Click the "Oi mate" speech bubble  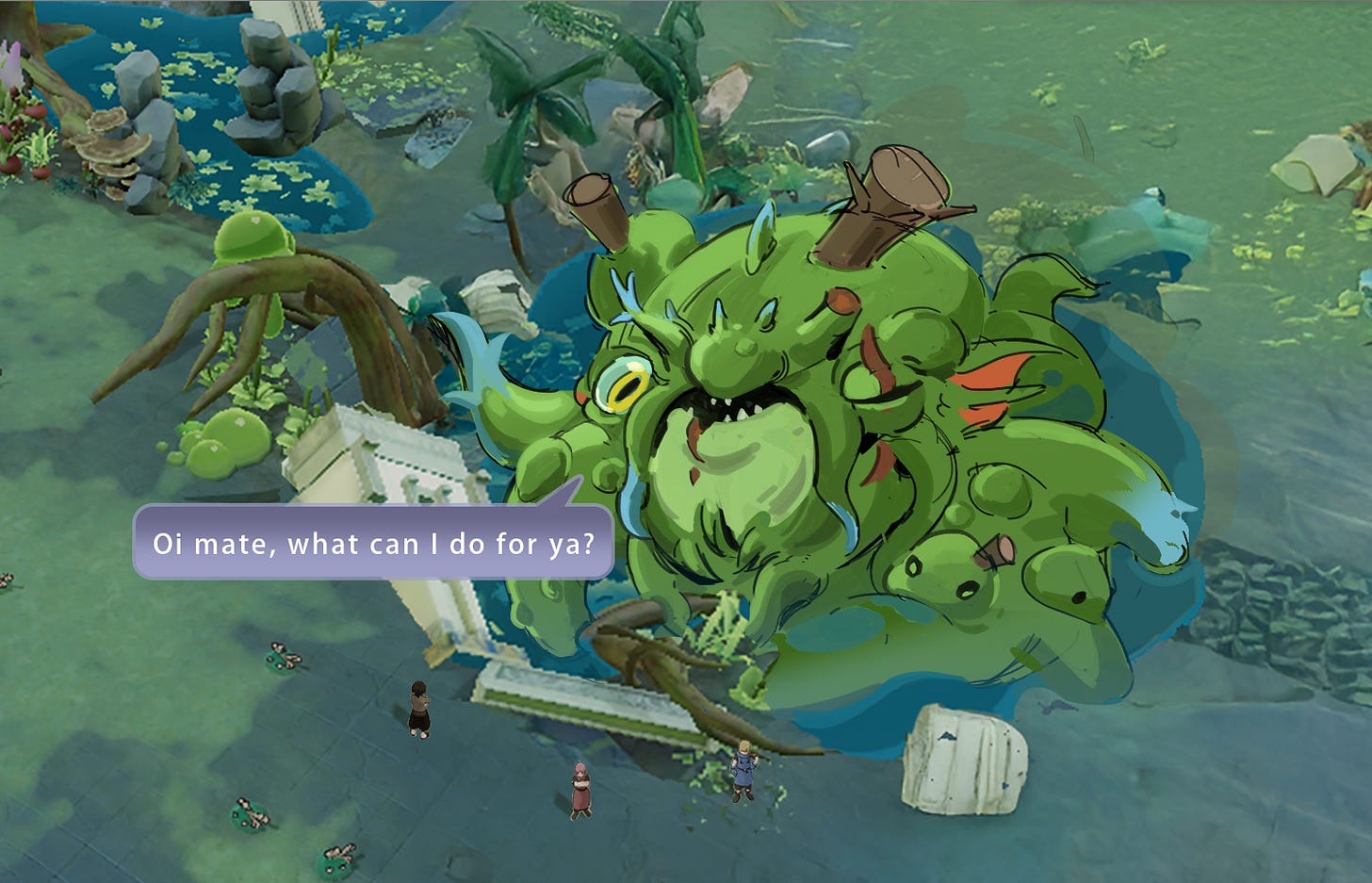point(373,543)
